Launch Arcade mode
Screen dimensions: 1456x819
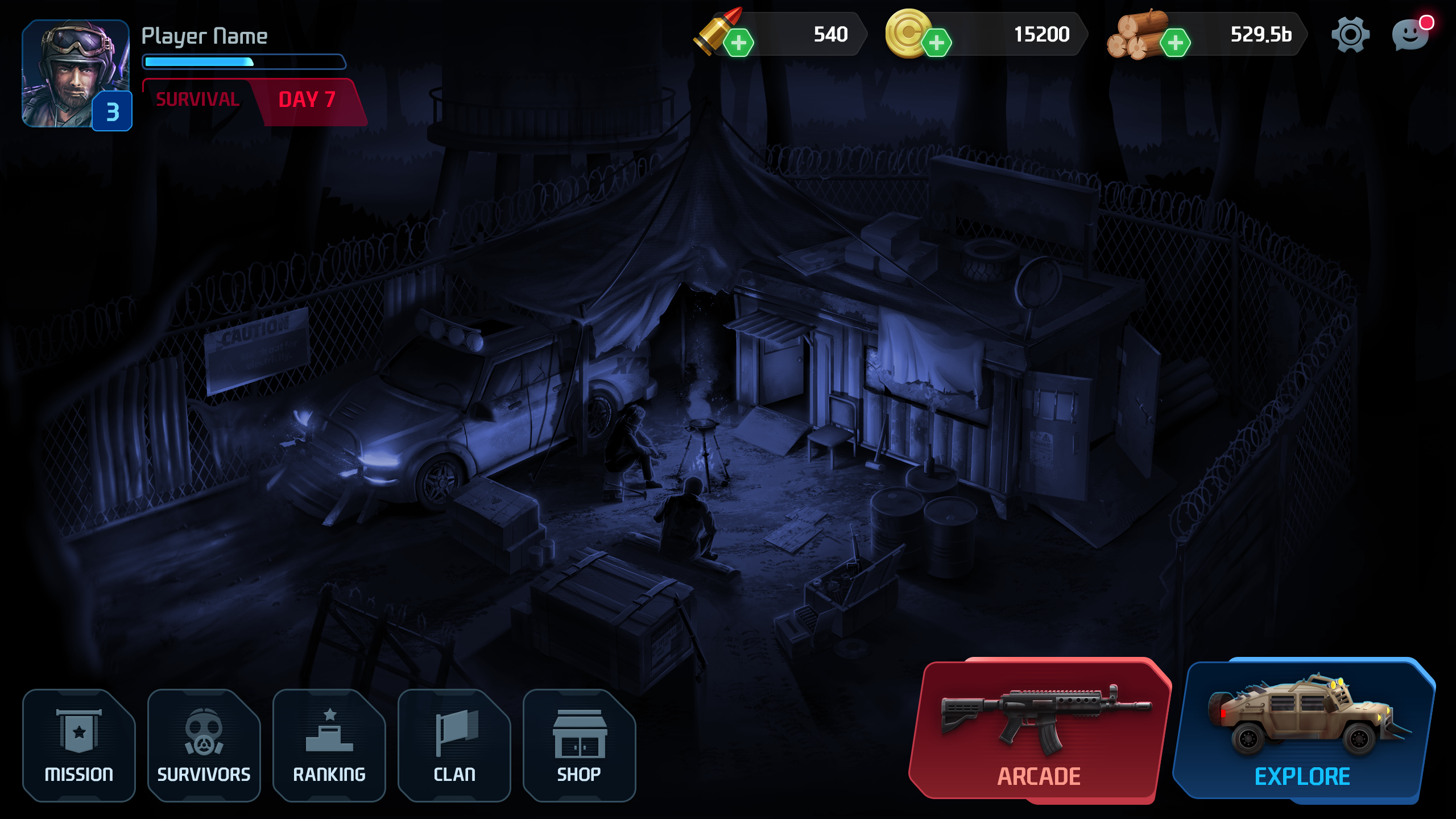coord(1039,731)
